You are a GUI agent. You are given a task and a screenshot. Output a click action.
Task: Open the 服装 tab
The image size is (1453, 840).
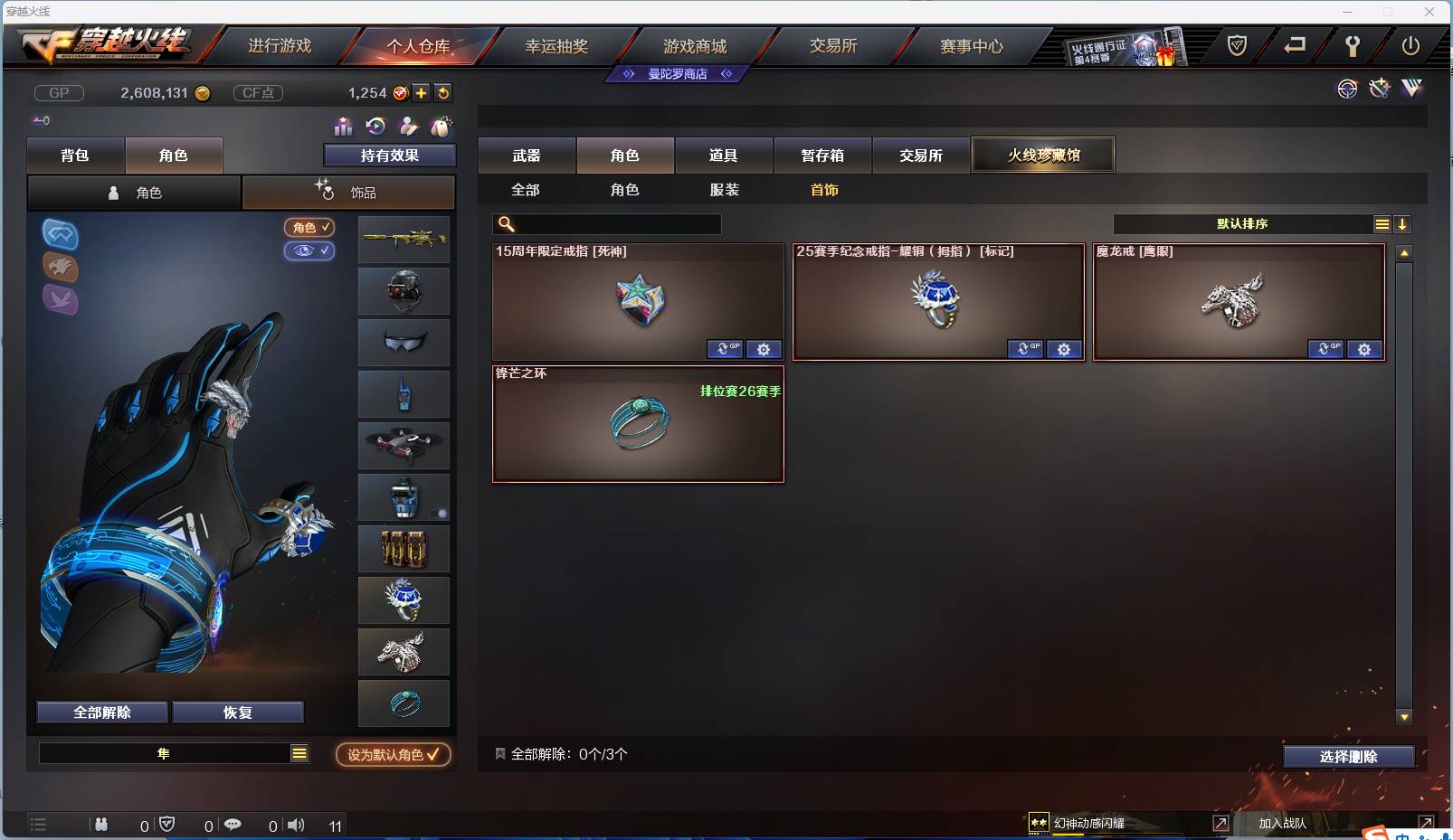726,190
